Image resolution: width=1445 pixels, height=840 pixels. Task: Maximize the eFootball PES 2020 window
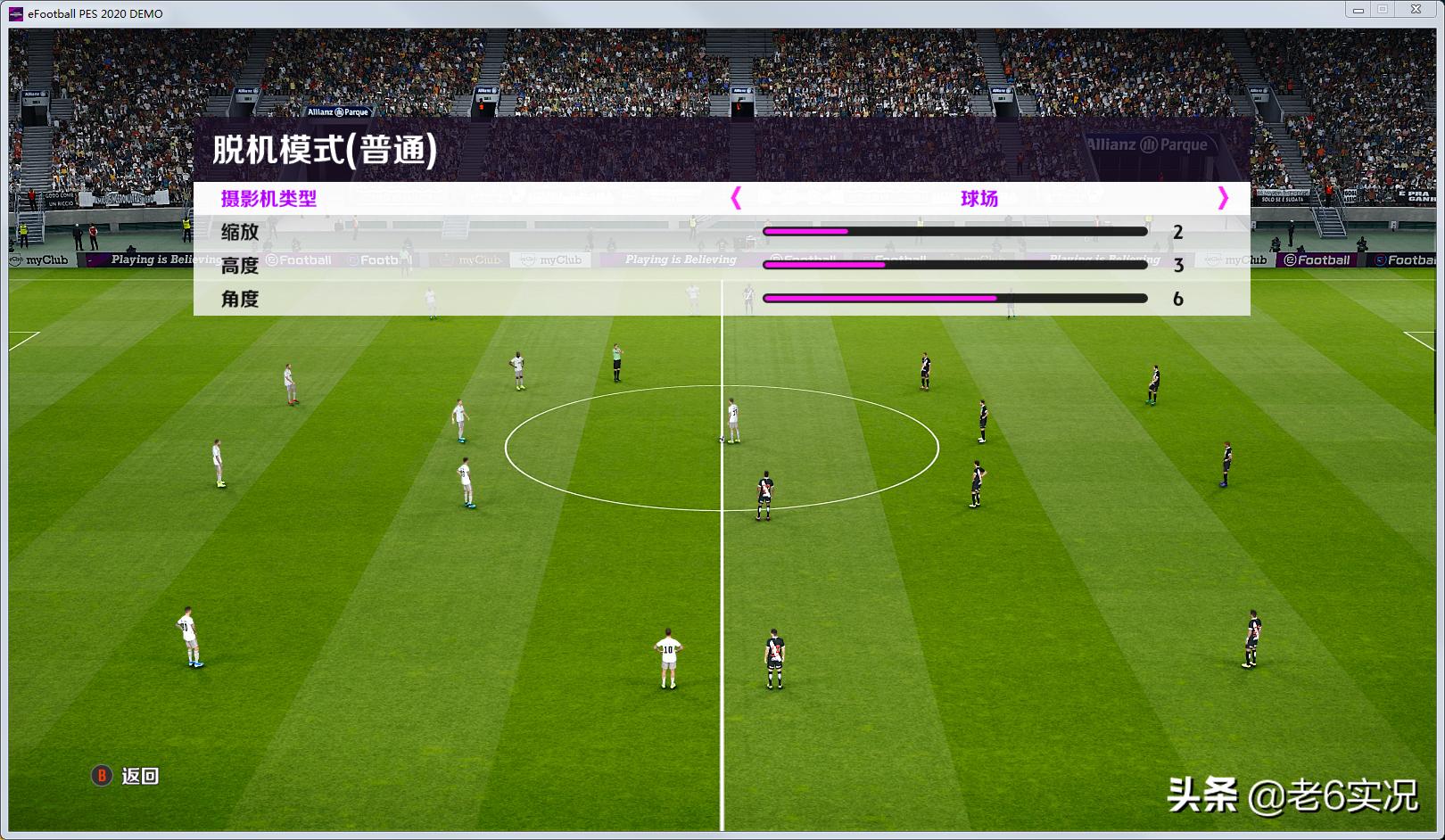tap(1385, 10)
